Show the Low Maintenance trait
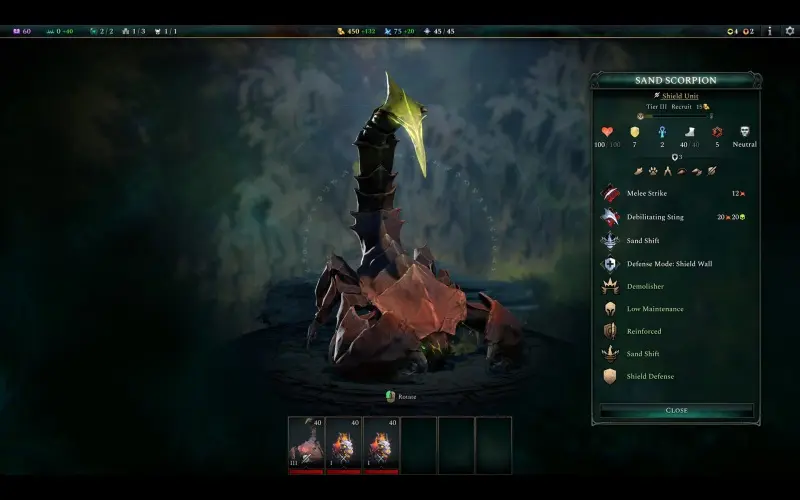The height and width of the screenshot is (500, 800). coord(655,309)
